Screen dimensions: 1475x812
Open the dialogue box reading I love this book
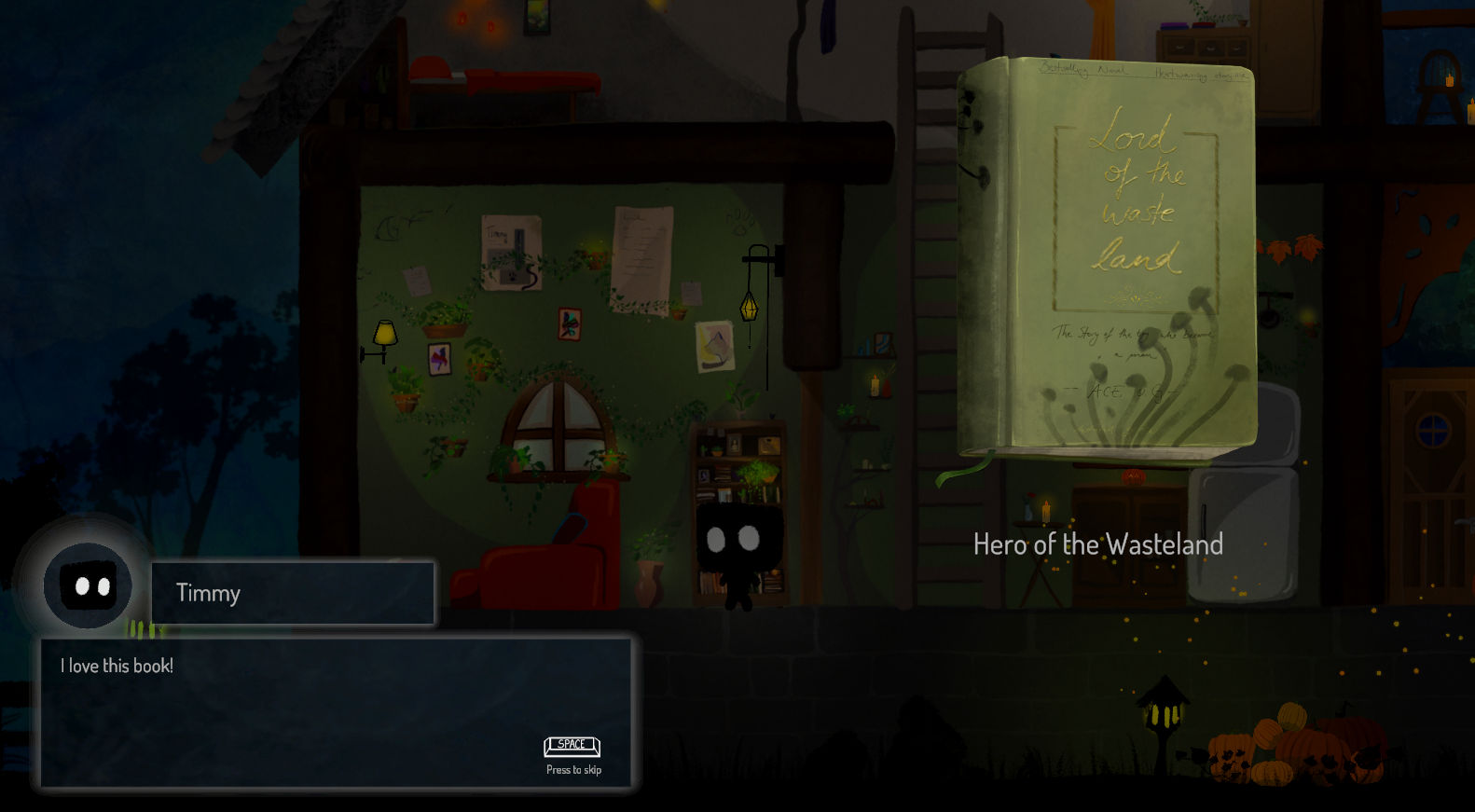[x=336, y=713]
